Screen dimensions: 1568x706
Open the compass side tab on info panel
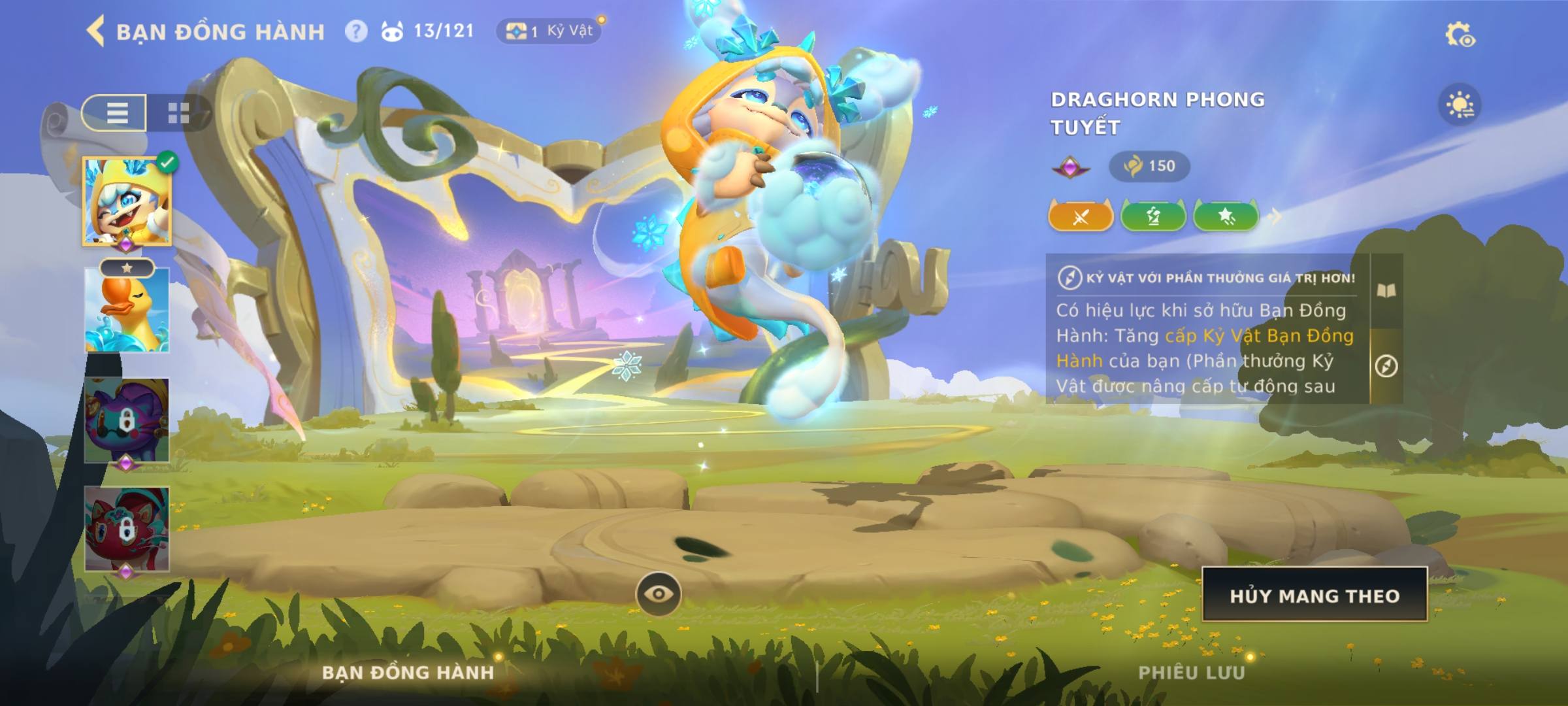pyautogui.click(x=1386, y=366)
